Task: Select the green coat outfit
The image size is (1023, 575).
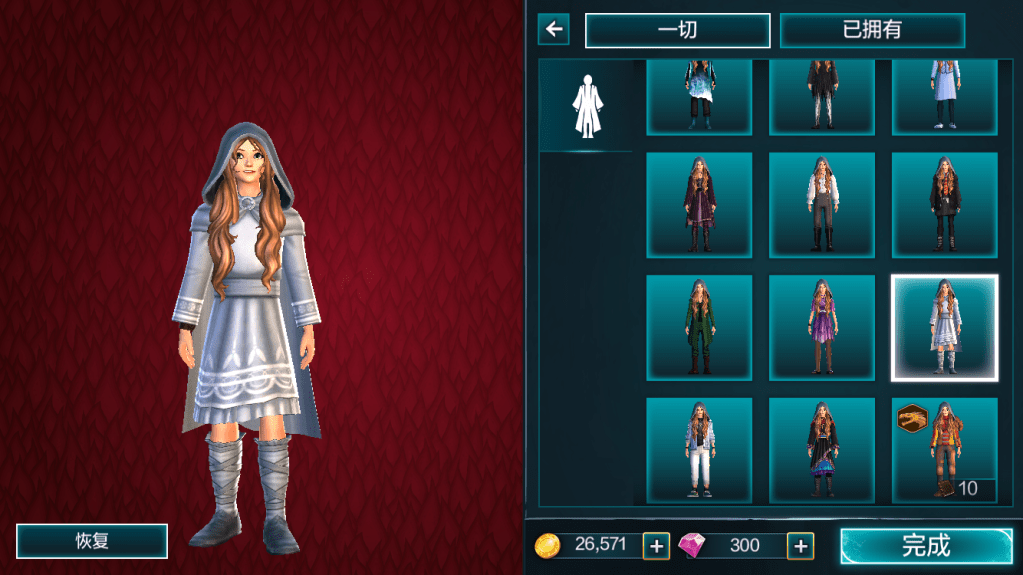Action: point(698,328)
